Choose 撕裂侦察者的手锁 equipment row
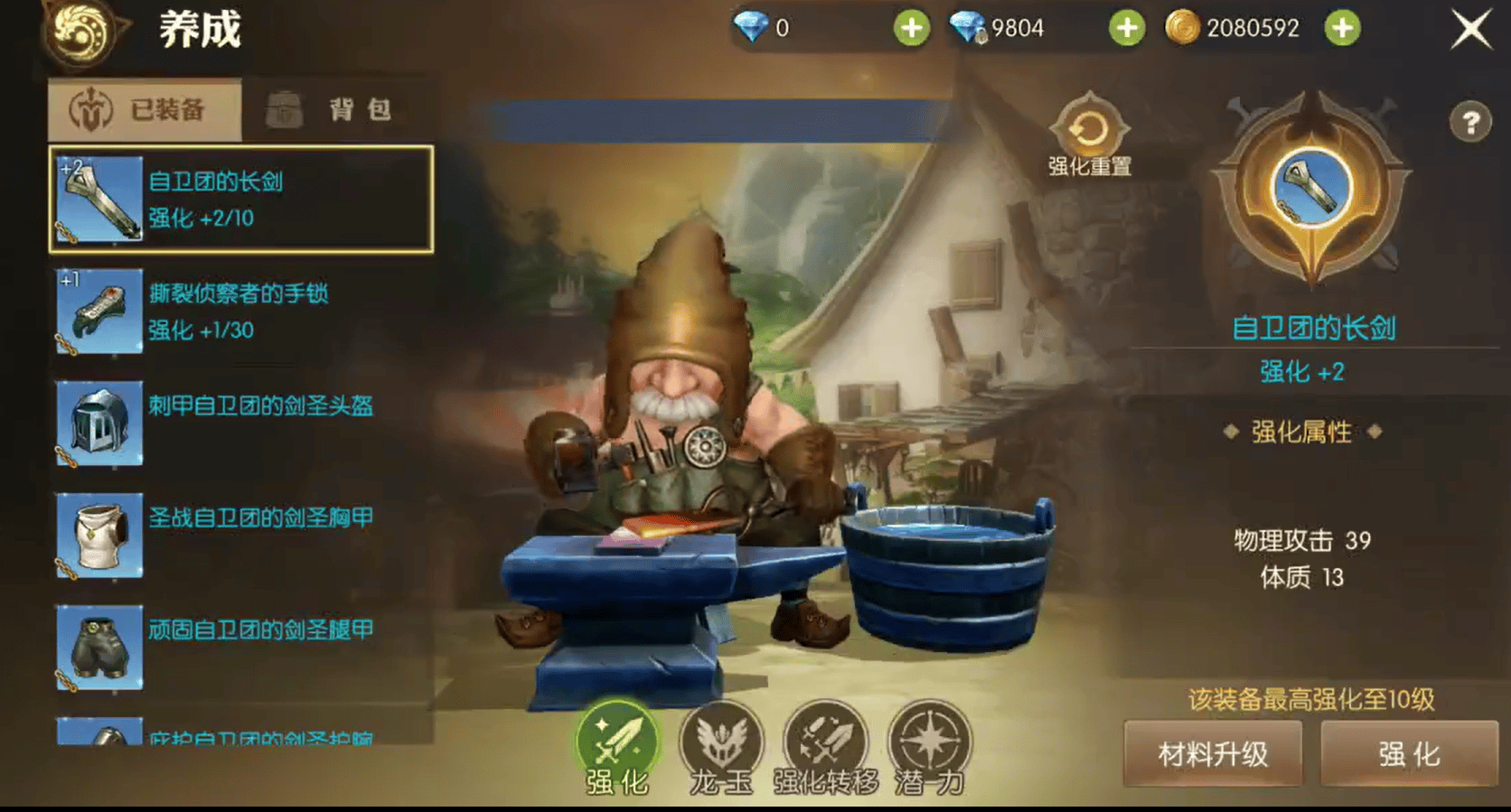1511x812 pixels. pos(241,311)
